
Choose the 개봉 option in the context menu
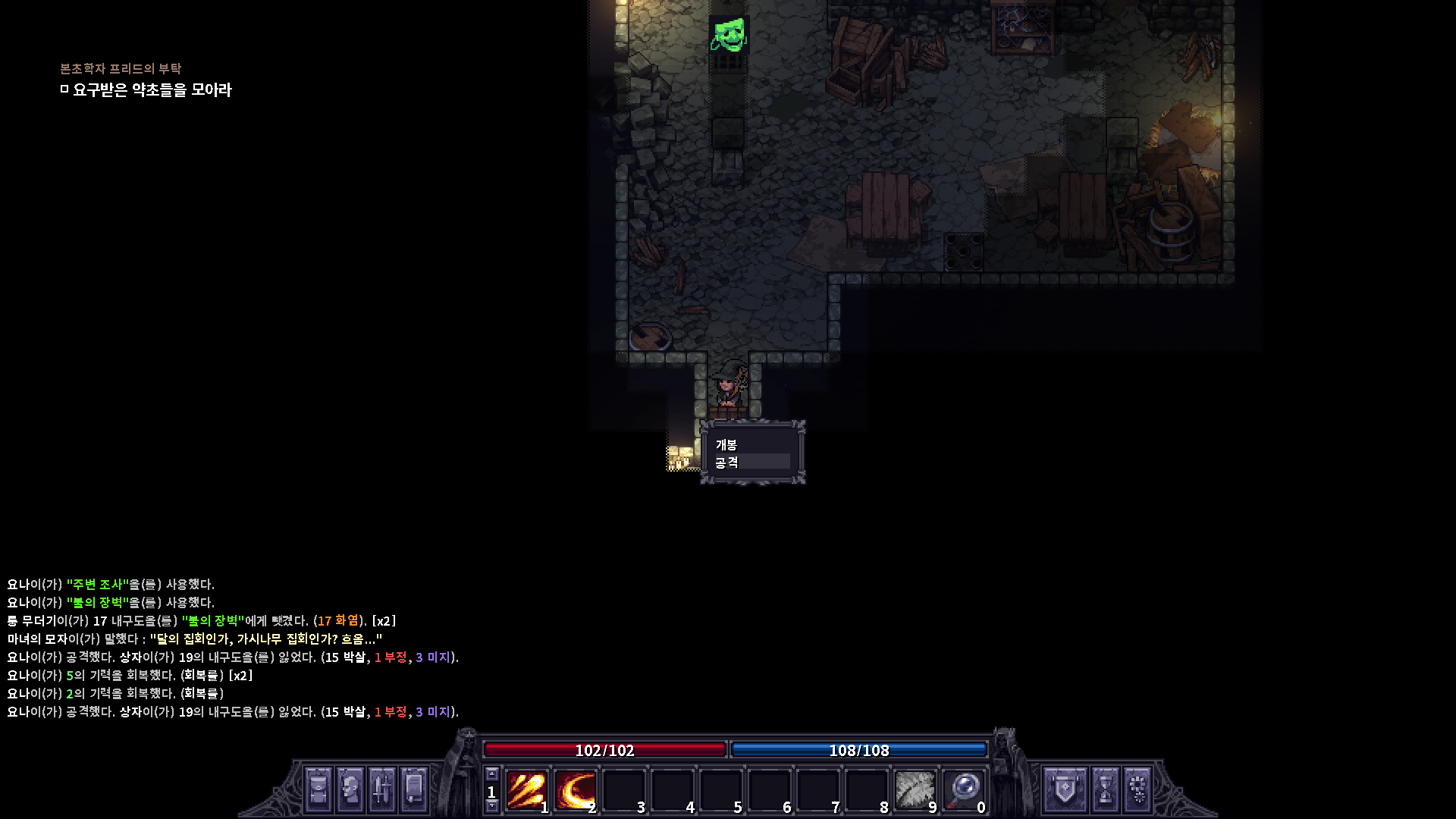tap(726, 444)
